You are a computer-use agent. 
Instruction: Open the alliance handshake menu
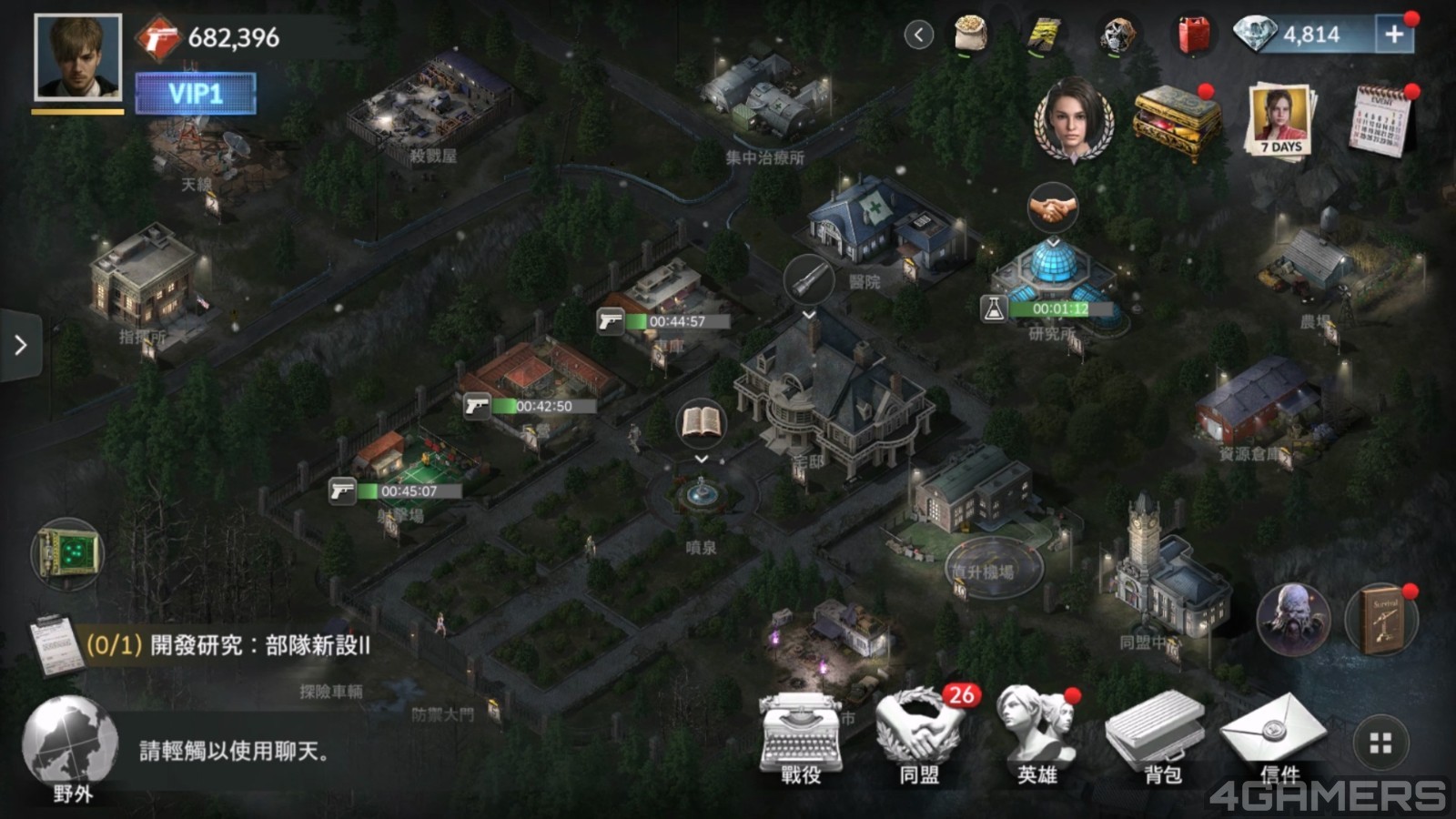point(919,737)
